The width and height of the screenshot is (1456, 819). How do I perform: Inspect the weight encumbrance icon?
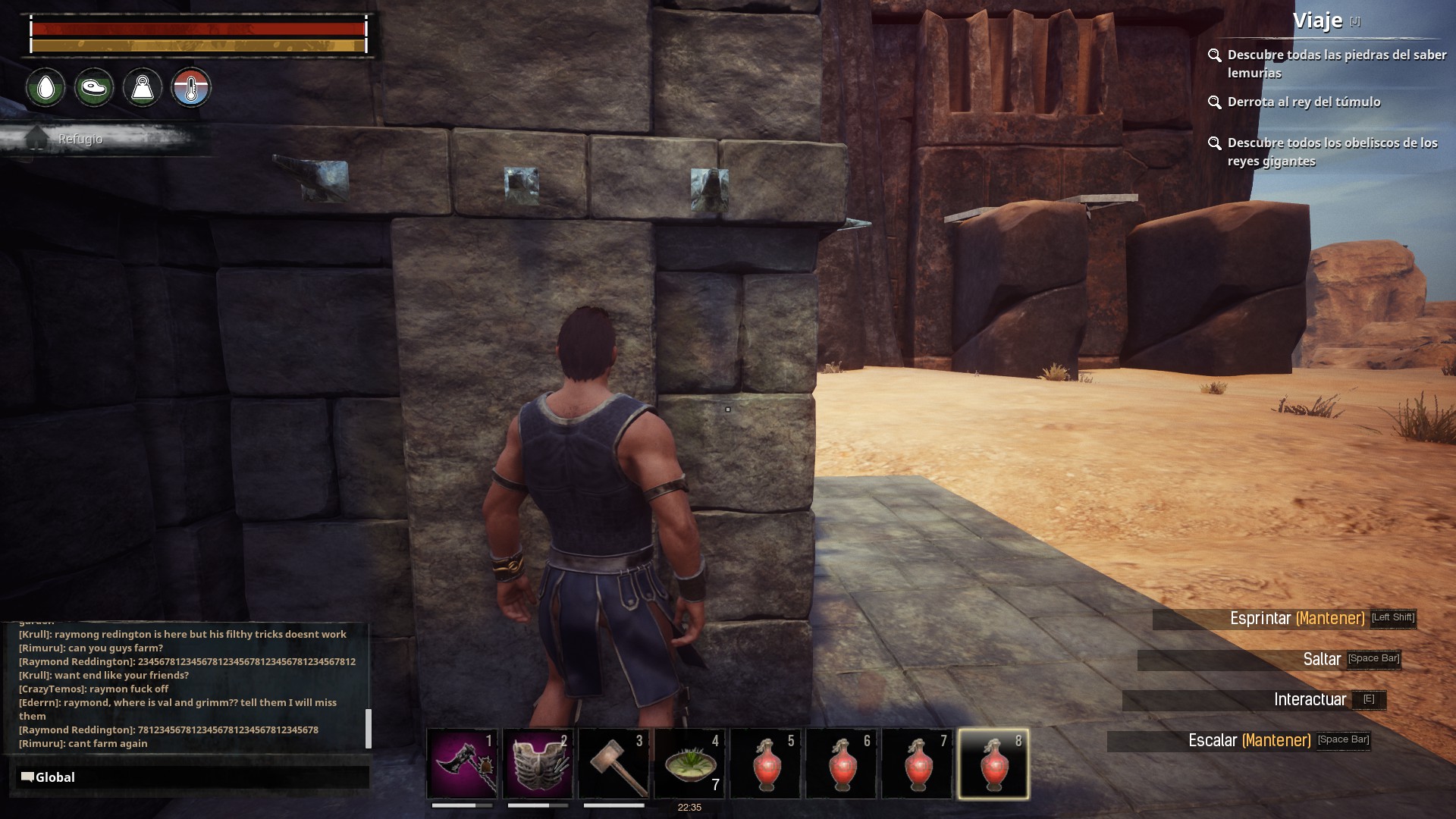click(143, 88)
